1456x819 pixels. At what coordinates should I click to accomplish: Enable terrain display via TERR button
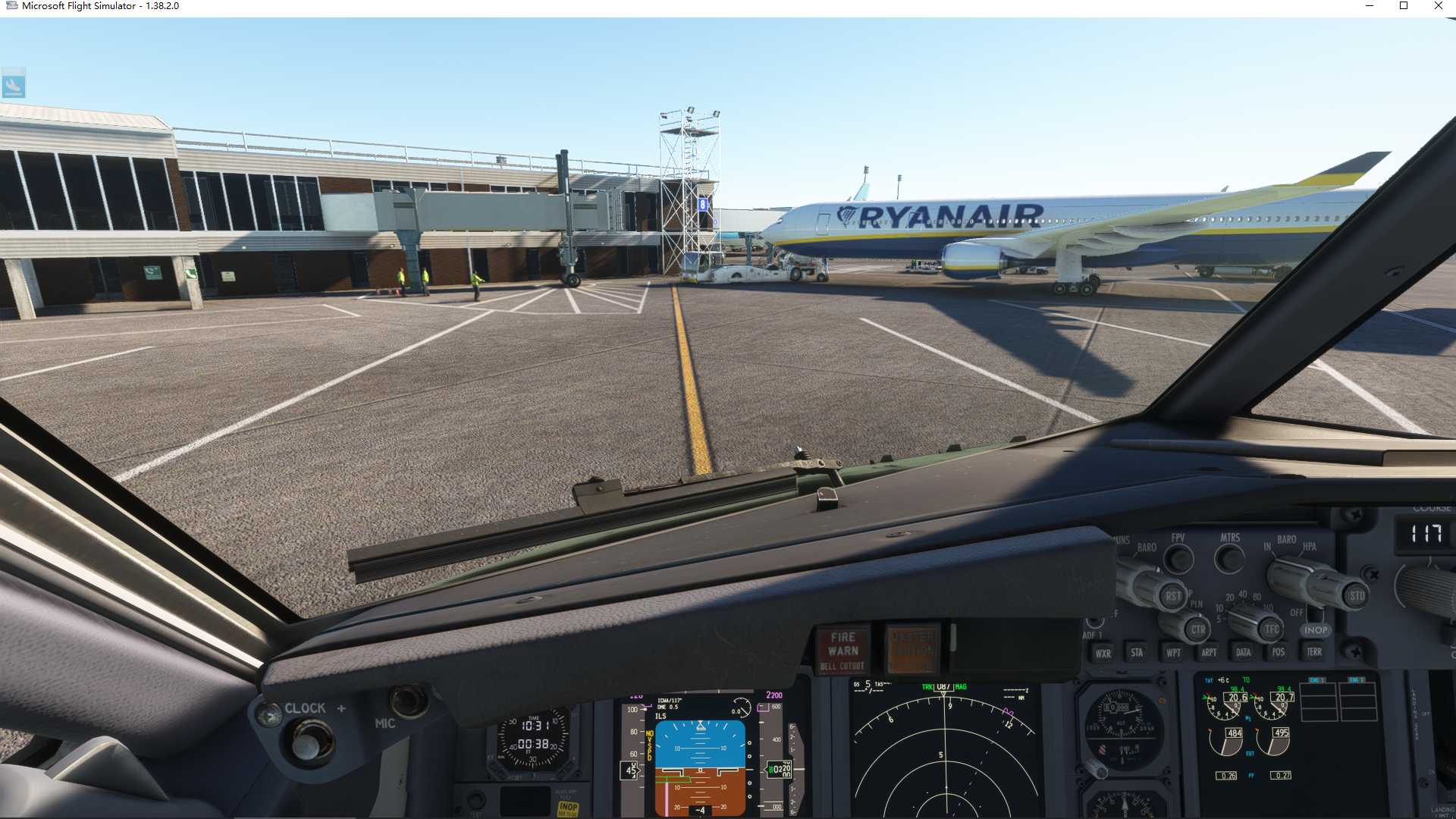pos(1314,653)
